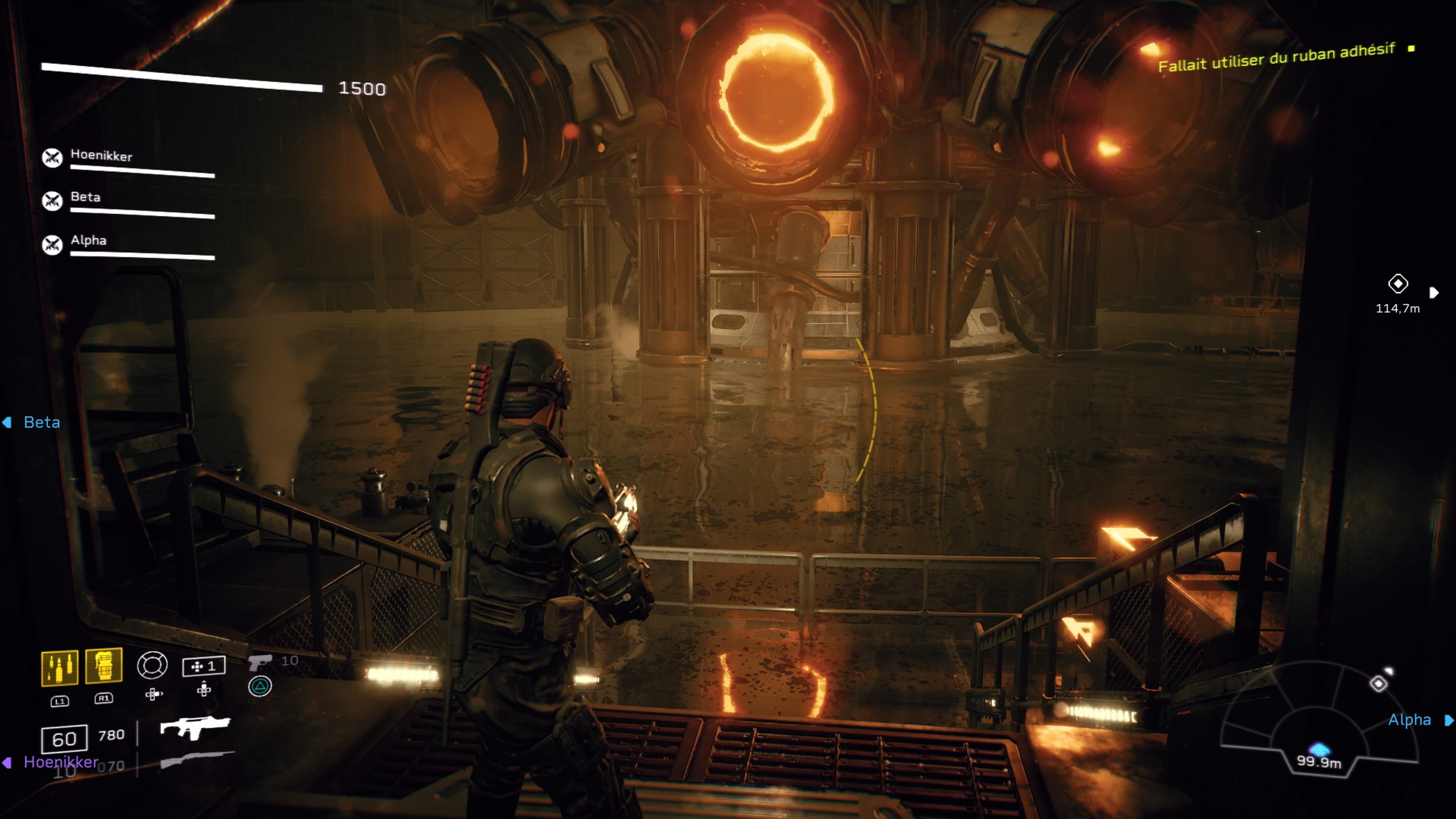The image size is (1456, 819).
Task: Click the purple Hoenikker teammate indicator
Action: (61, 762)
